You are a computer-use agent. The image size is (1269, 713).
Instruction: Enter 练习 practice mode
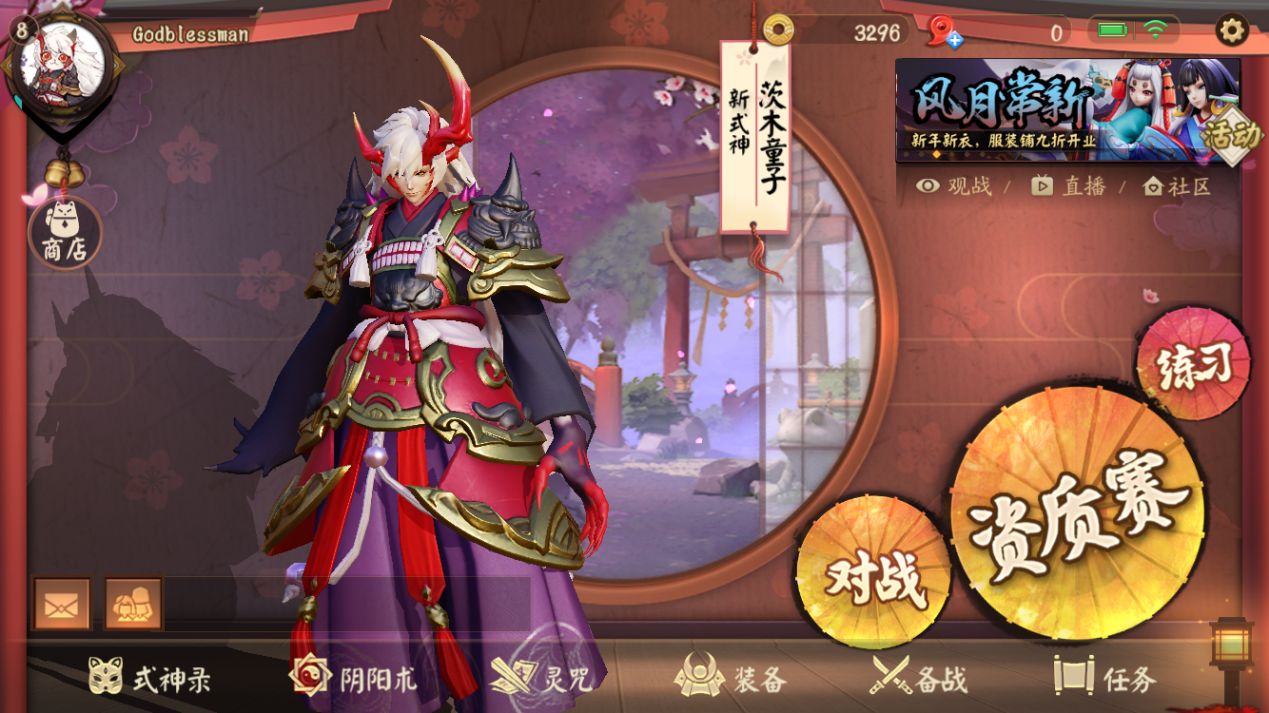1193,364
